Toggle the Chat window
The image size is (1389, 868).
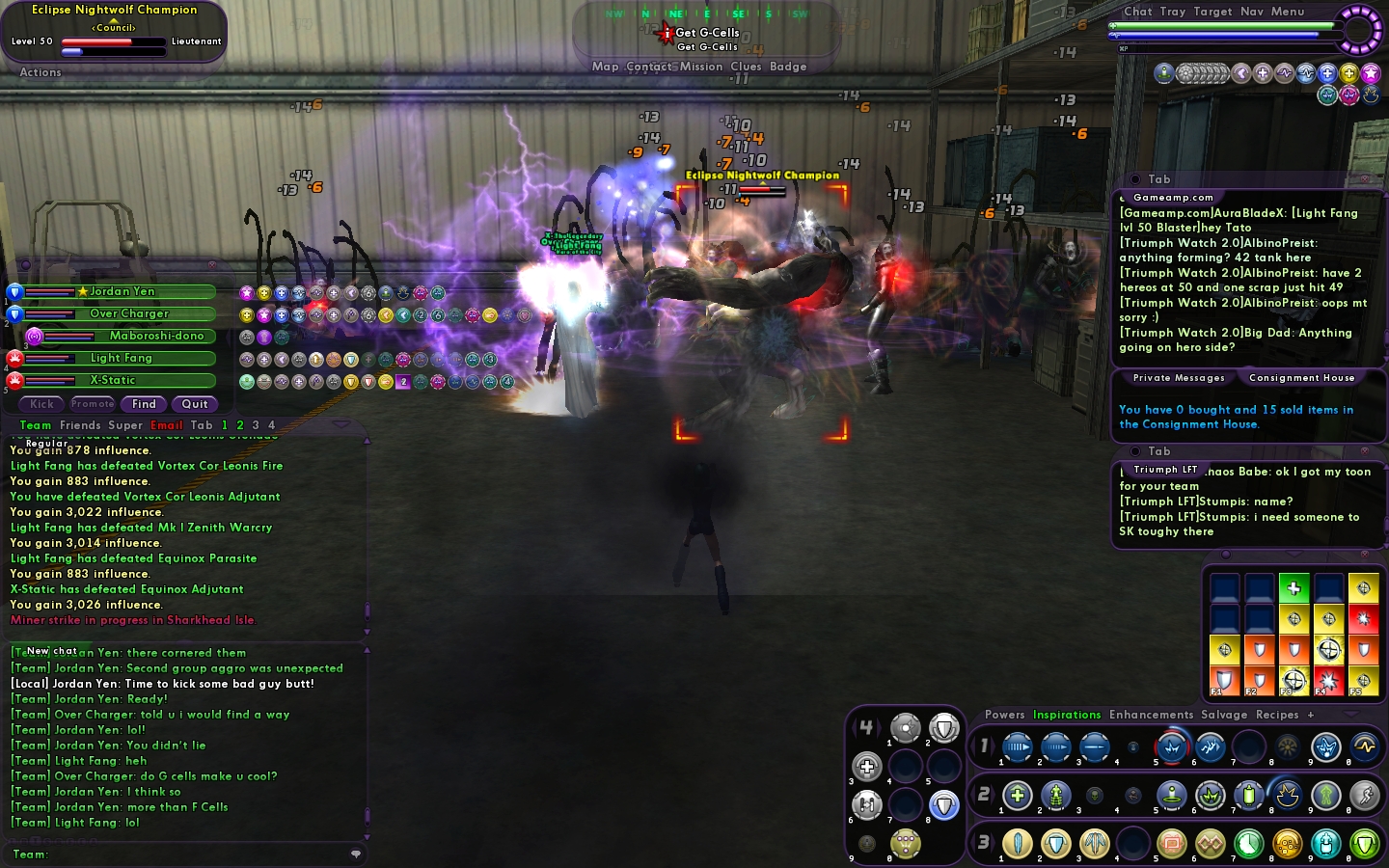[1138, 12]
